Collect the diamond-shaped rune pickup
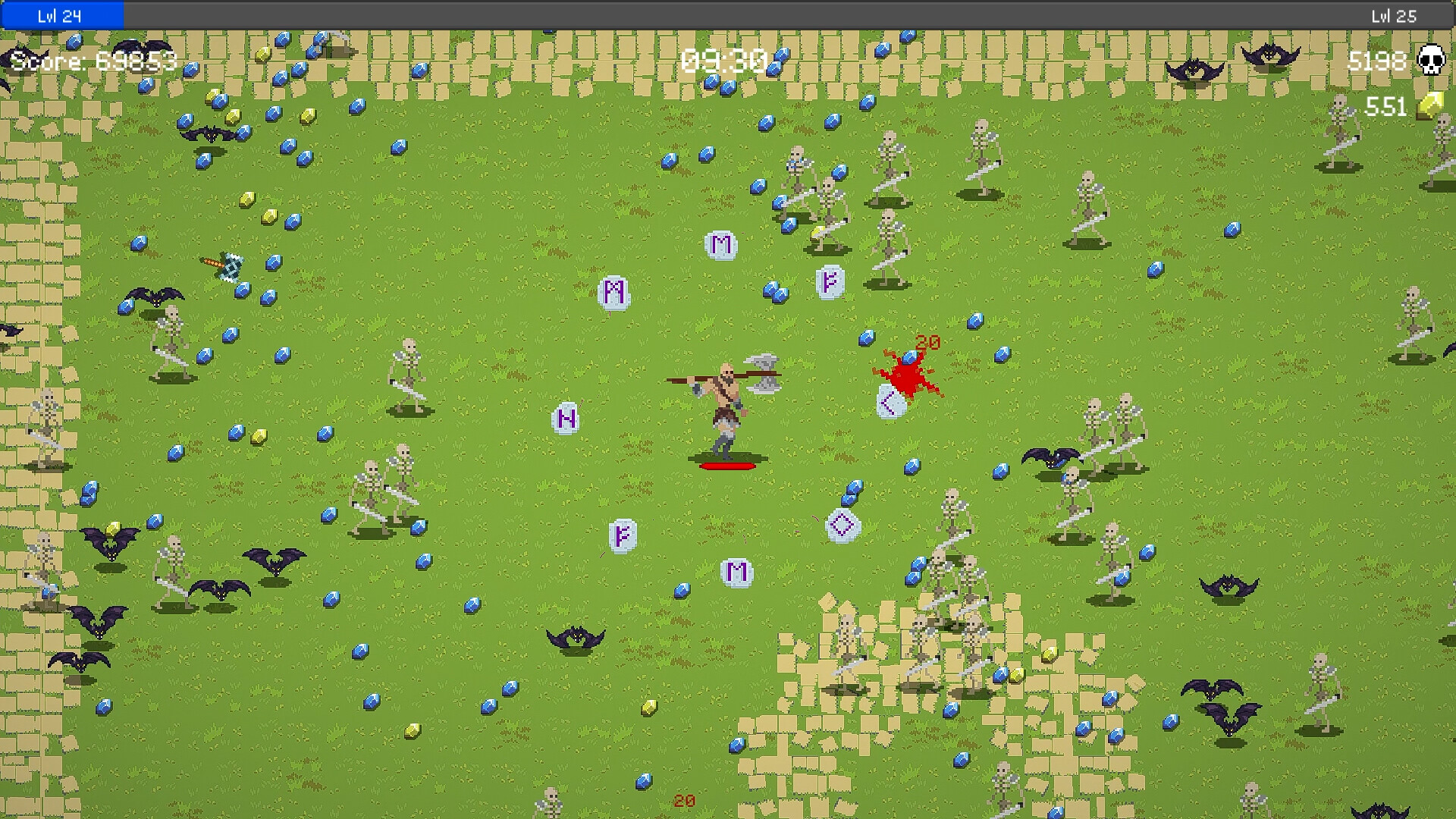 pos(842,524)
